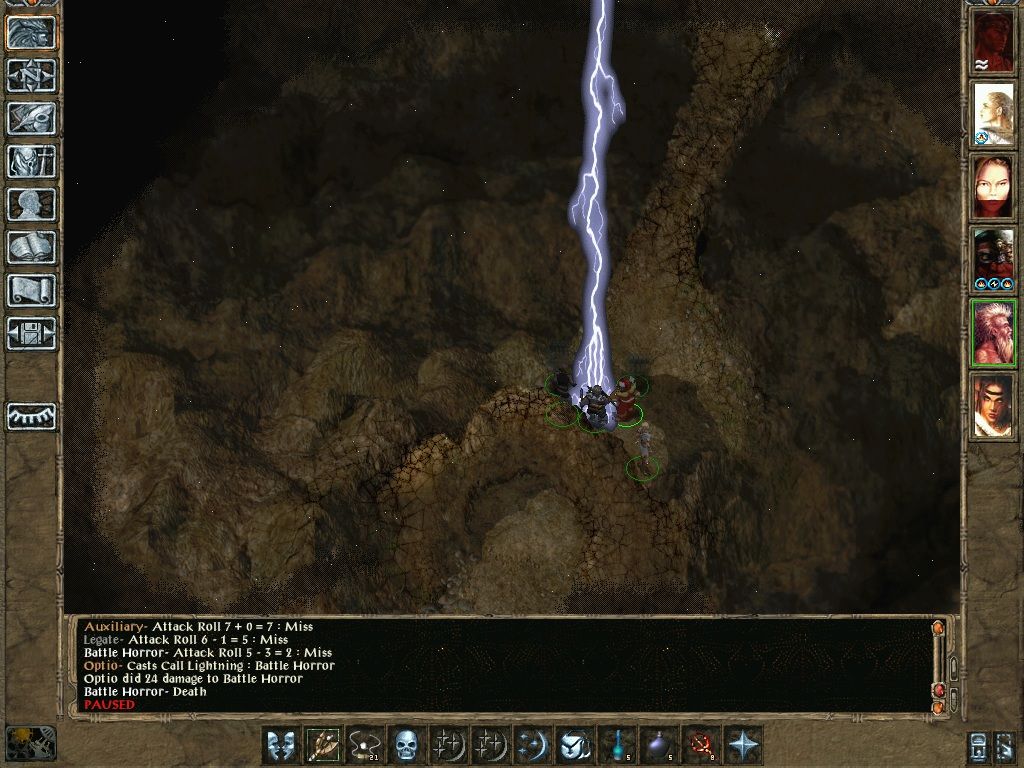Open the spellbook screen
This screenshot has height=768, width=1024.
tap(31, 248)
